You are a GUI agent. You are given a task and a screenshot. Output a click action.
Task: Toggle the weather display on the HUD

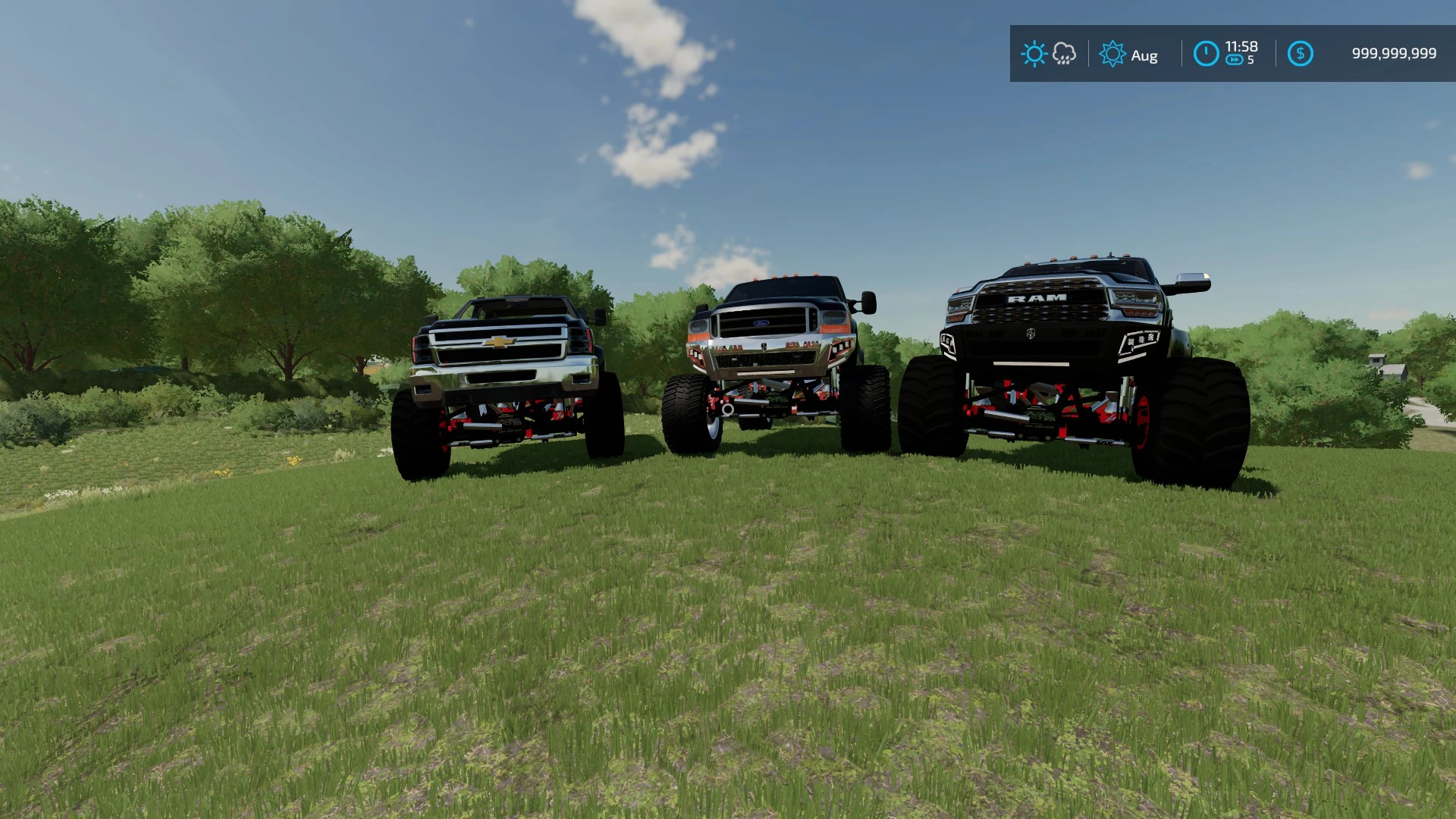[x=1048, y=54]
